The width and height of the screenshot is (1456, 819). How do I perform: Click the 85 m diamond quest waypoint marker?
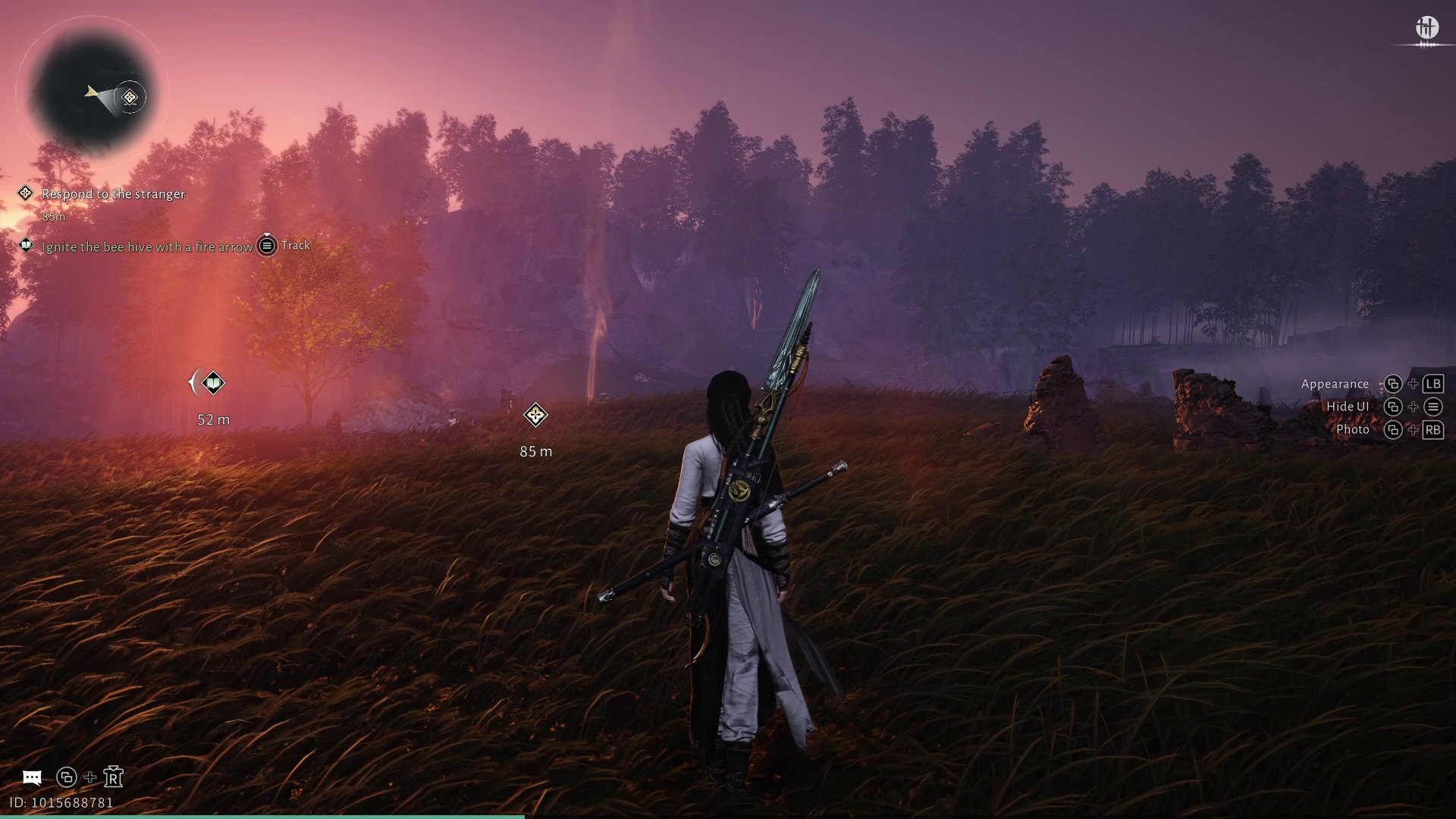(535, 416)
